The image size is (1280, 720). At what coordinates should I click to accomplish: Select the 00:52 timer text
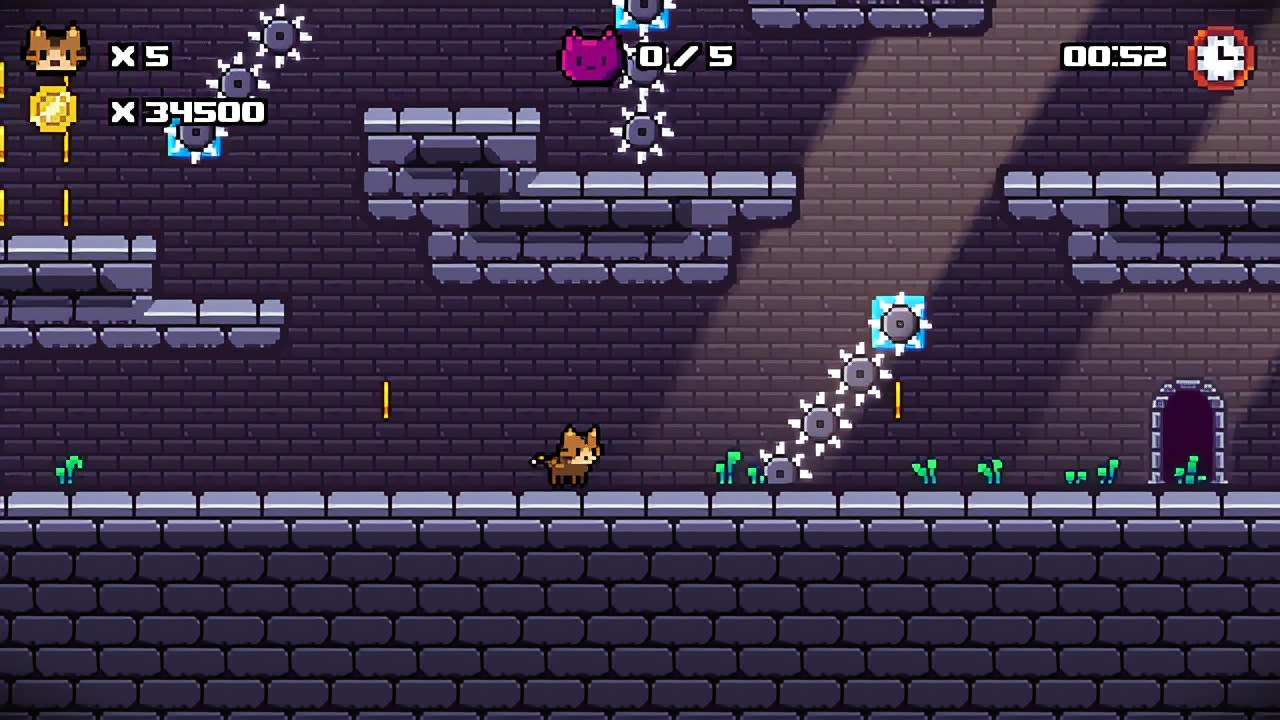click(1113, 56)
